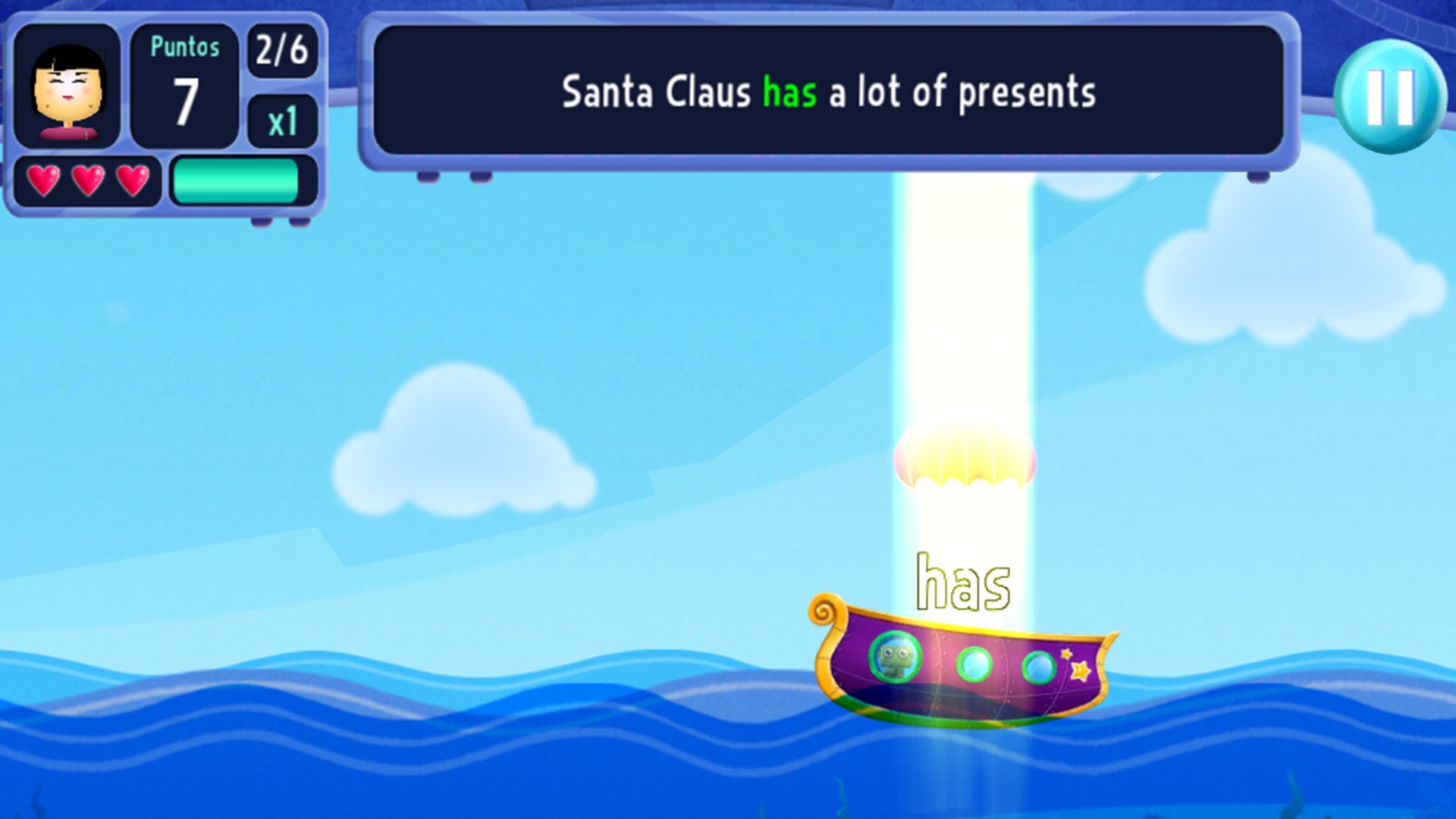Click the third heart life icon
Viewport: 1456px width, 819px height.
pos(134,180)
